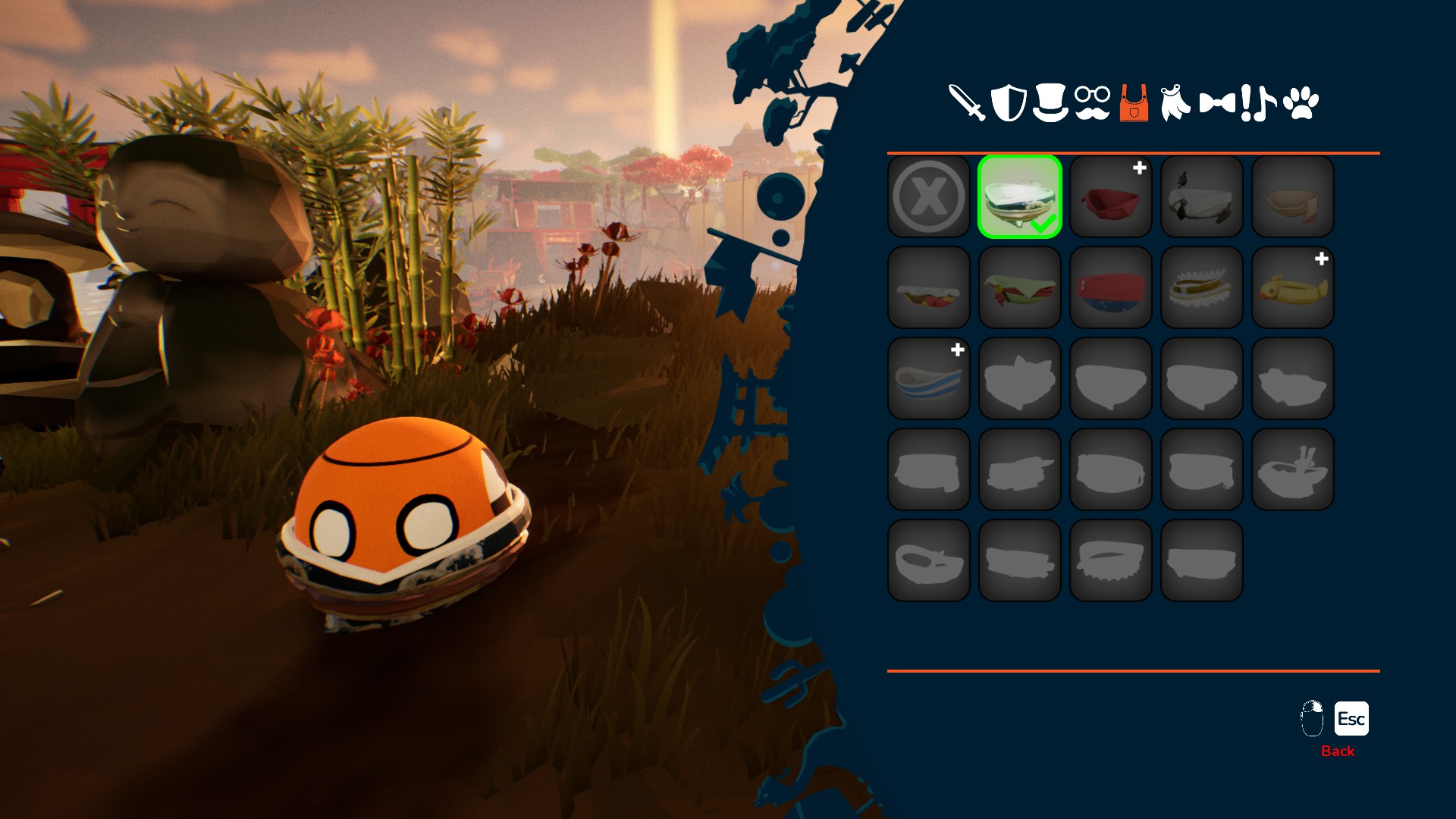Choose the yellow duck float outfit

[x=1293, y=287]
